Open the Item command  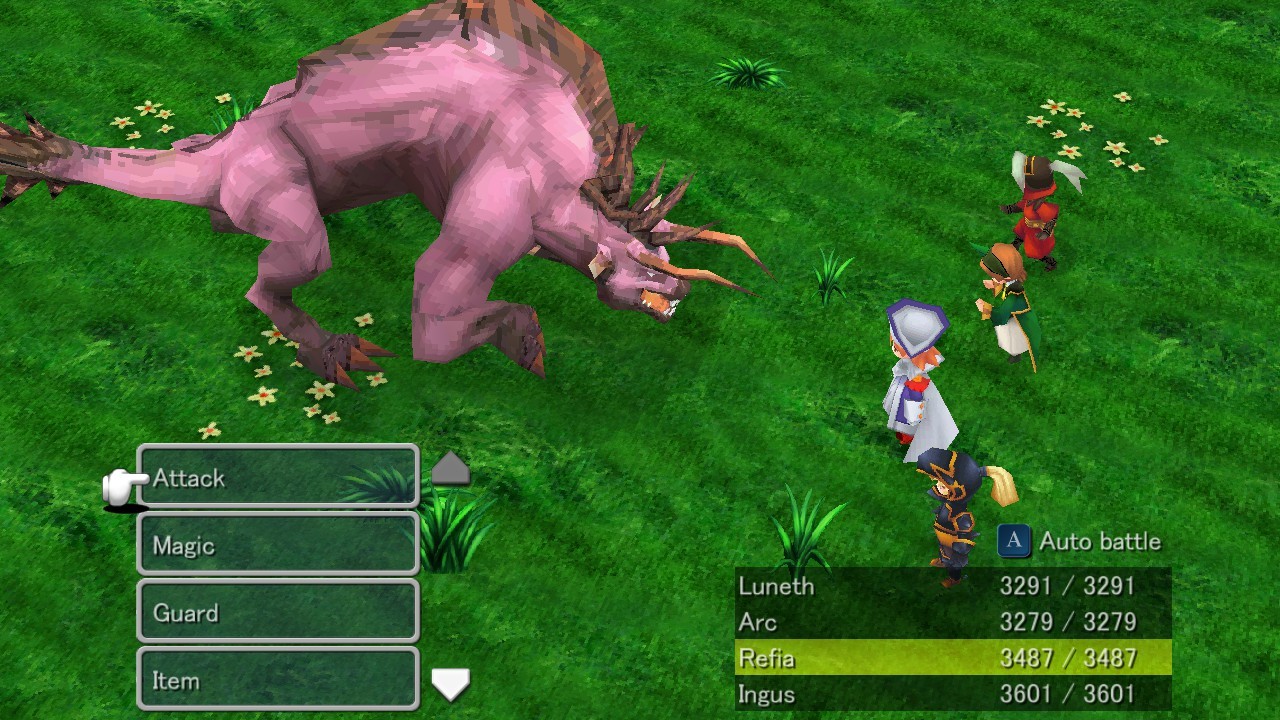tap(275, 680)
